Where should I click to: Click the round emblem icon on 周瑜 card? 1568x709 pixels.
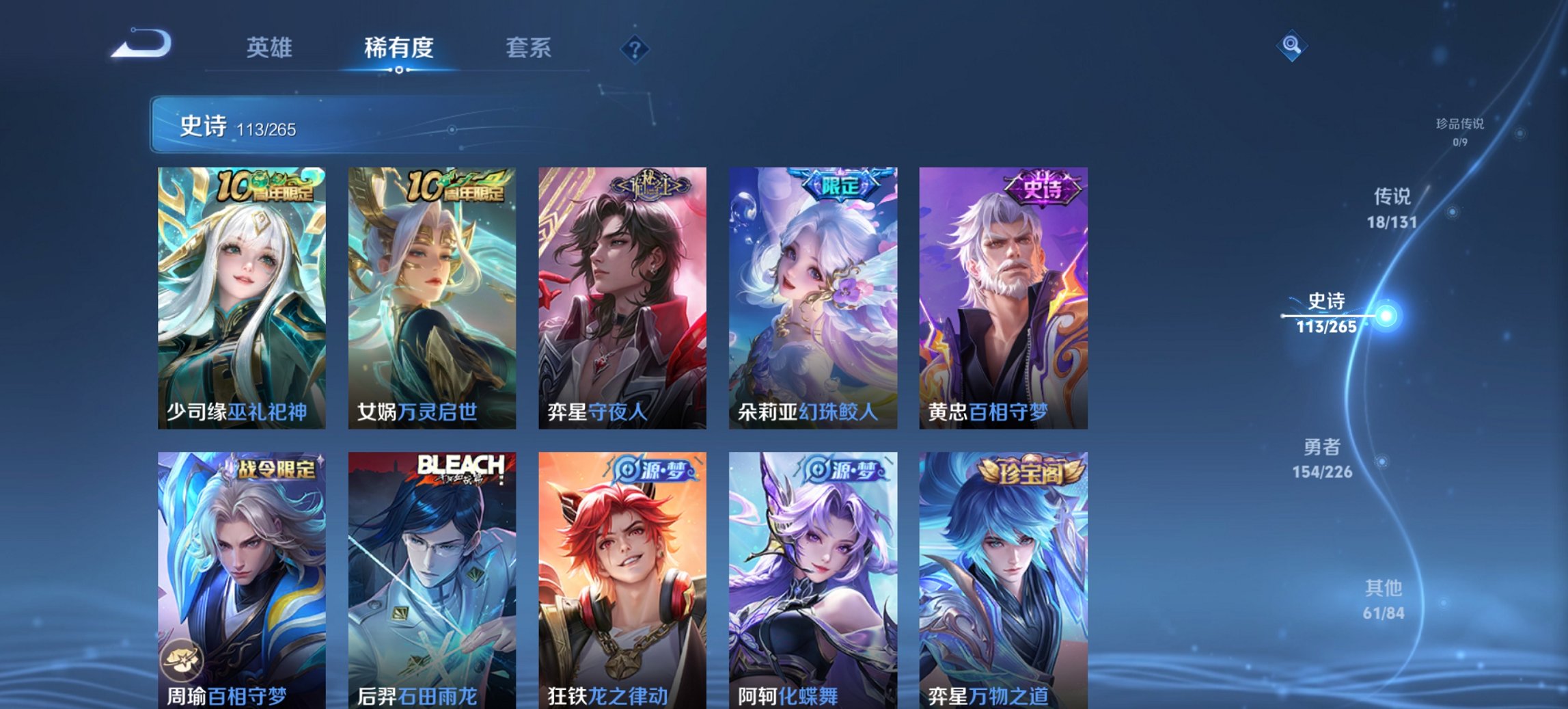(184, 658)
